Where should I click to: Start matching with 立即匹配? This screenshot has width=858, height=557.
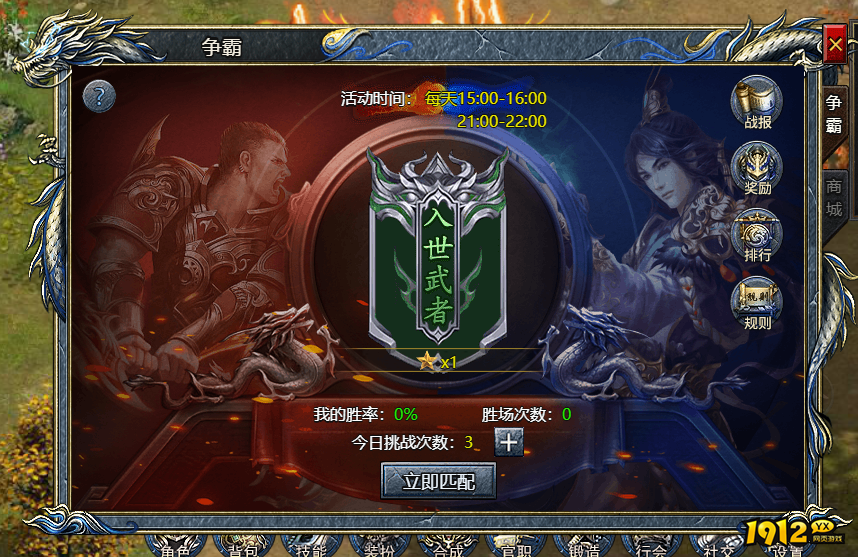tap(438, 481)
